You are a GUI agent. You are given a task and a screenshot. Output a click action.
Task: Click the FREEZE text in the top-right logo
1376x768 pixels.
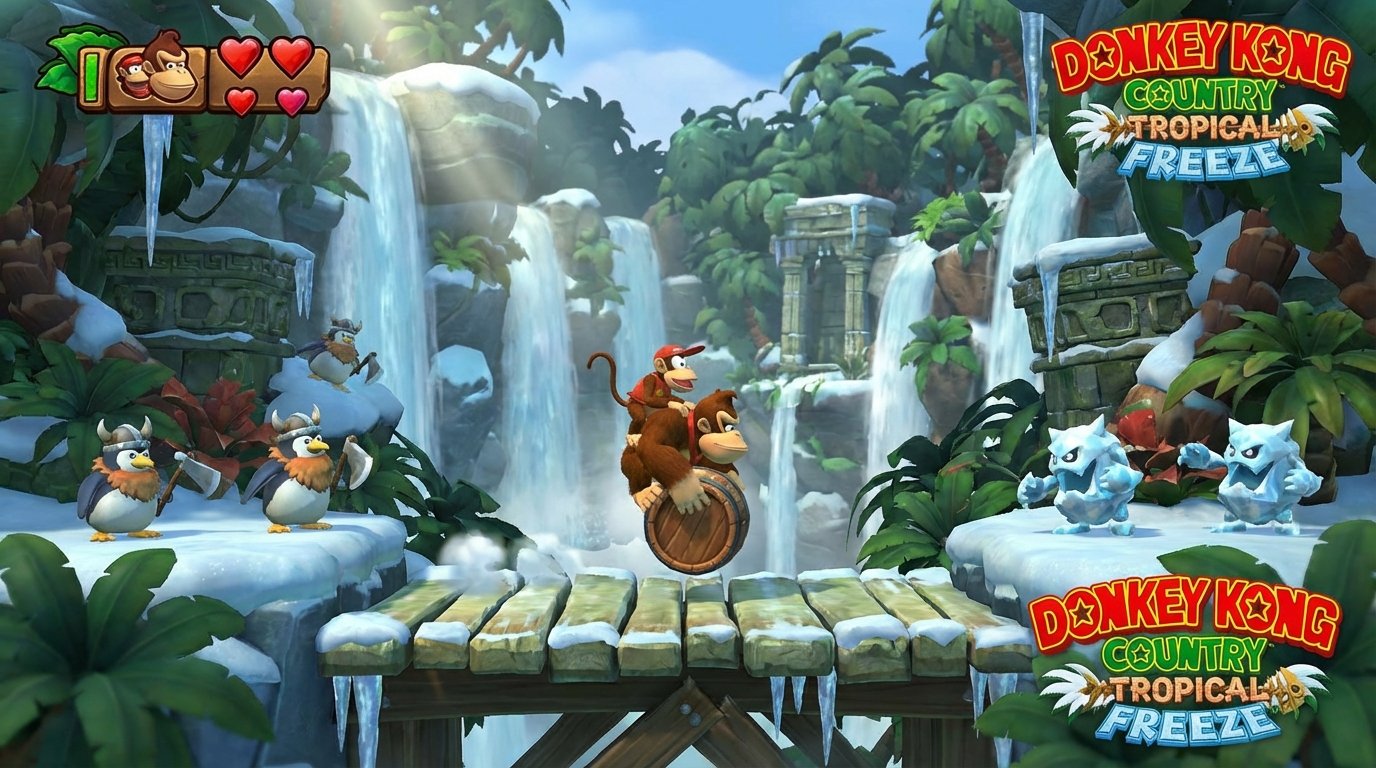coord(1205,157)
